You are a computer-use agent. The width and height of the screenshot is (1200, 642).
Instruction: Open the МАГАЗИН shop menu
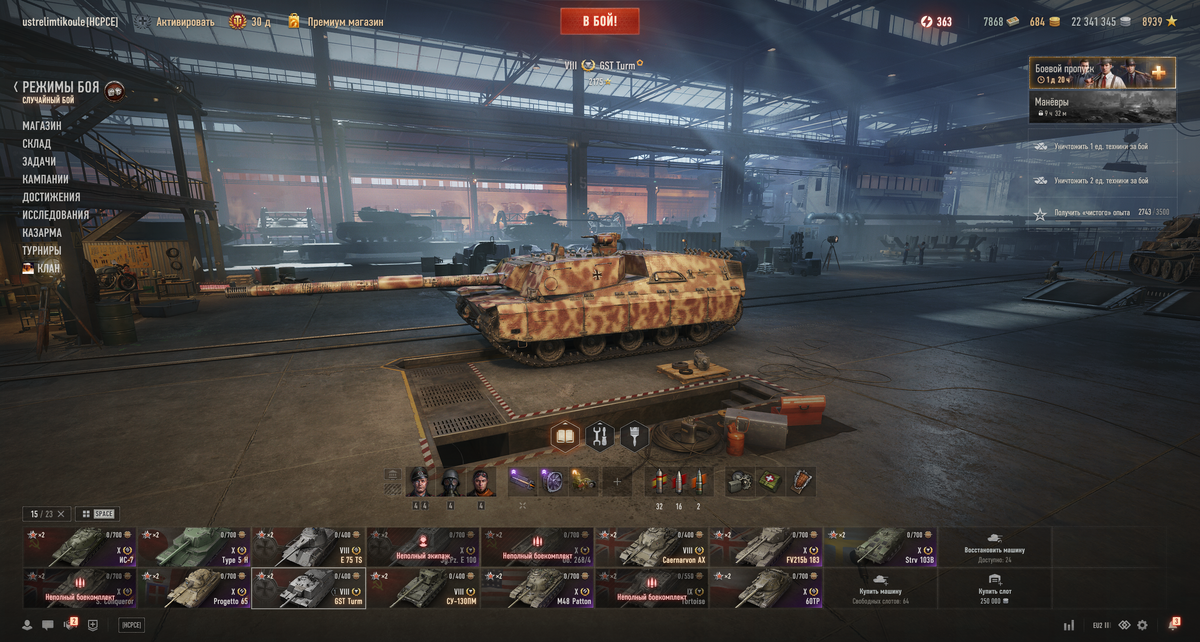pos(42,126)
